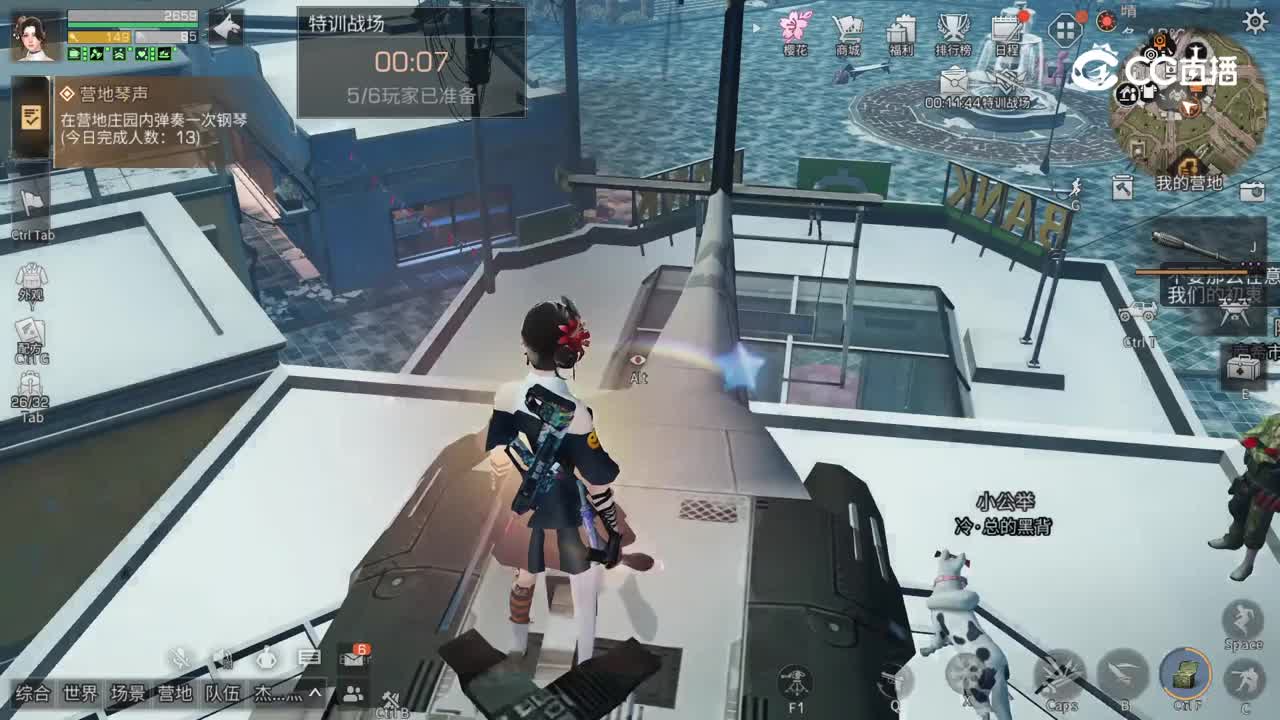Mute the microphone icon above chat
Image resolution: width=1280 pixels, height=720 pixels.
click(x=180, y=660)
